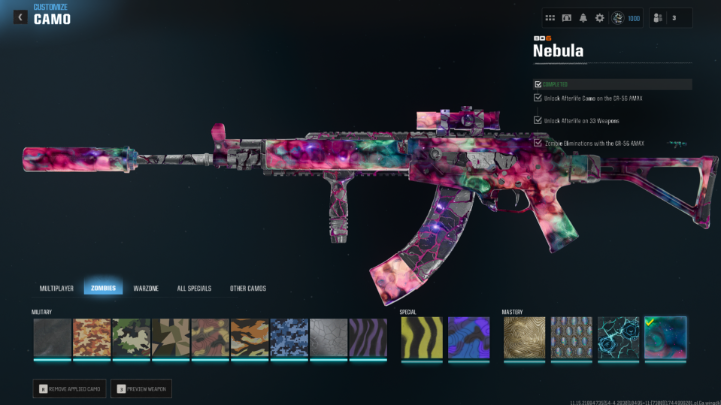The width and height of the screenshot is (721, 405).
Task: Open the social party icon
Action: click(658, 18)
